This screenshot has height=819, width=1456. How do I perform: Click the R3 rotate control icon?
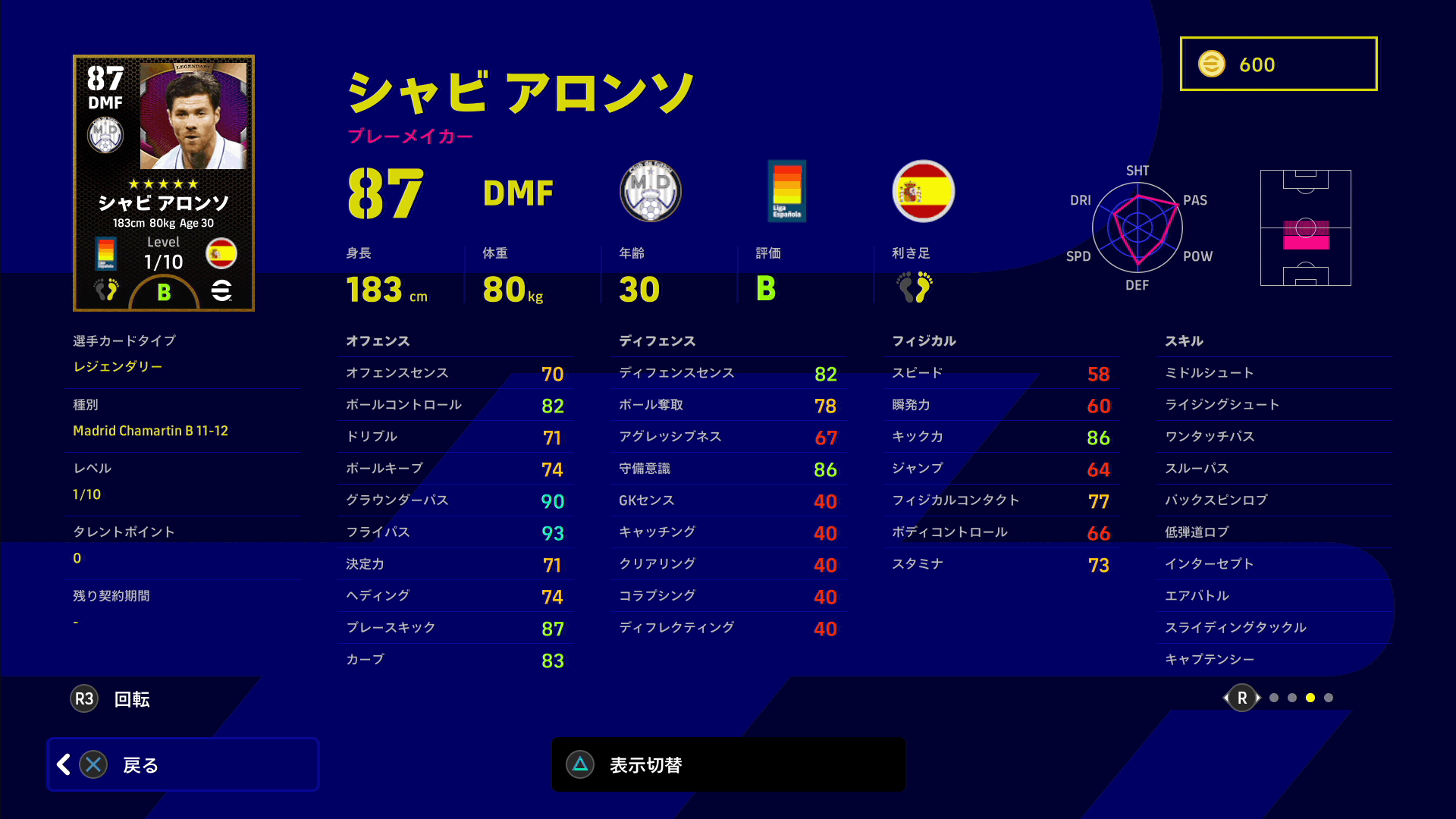[x=84, y=698]
